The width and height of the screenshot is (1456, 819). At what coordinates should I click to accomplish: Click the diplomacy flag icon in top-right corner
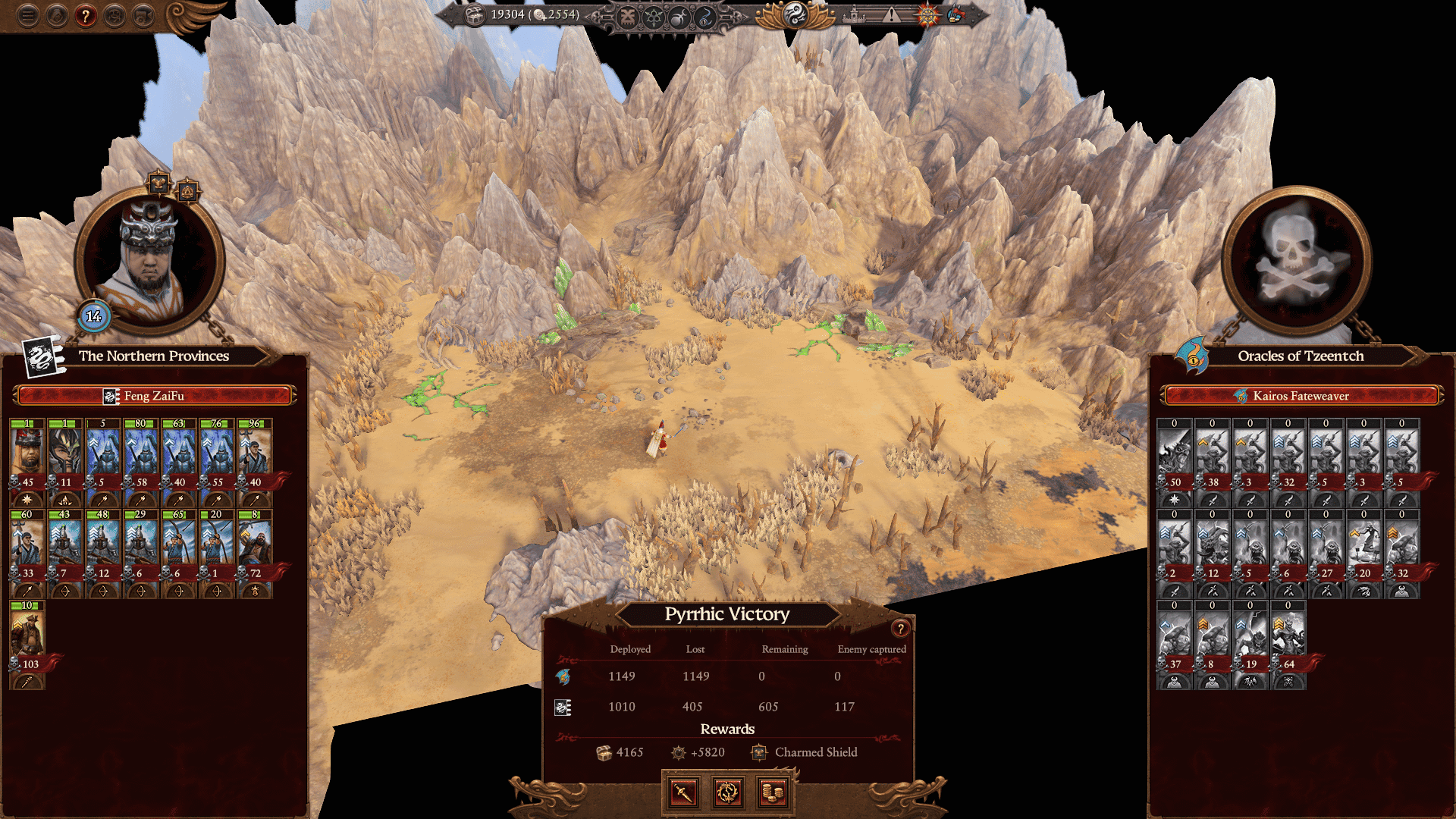click(956, 14)
